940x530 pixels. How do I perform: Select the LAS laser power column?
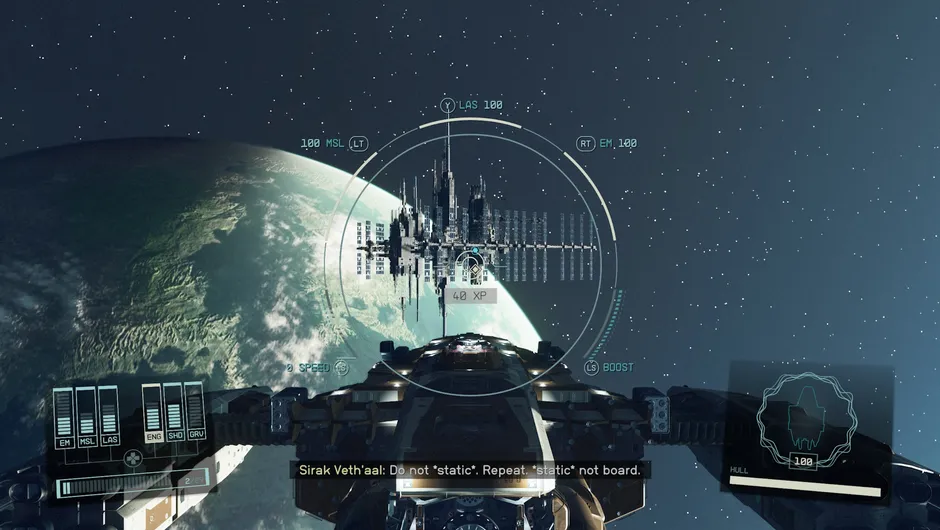pyautogui.click(x=108, y=416)
